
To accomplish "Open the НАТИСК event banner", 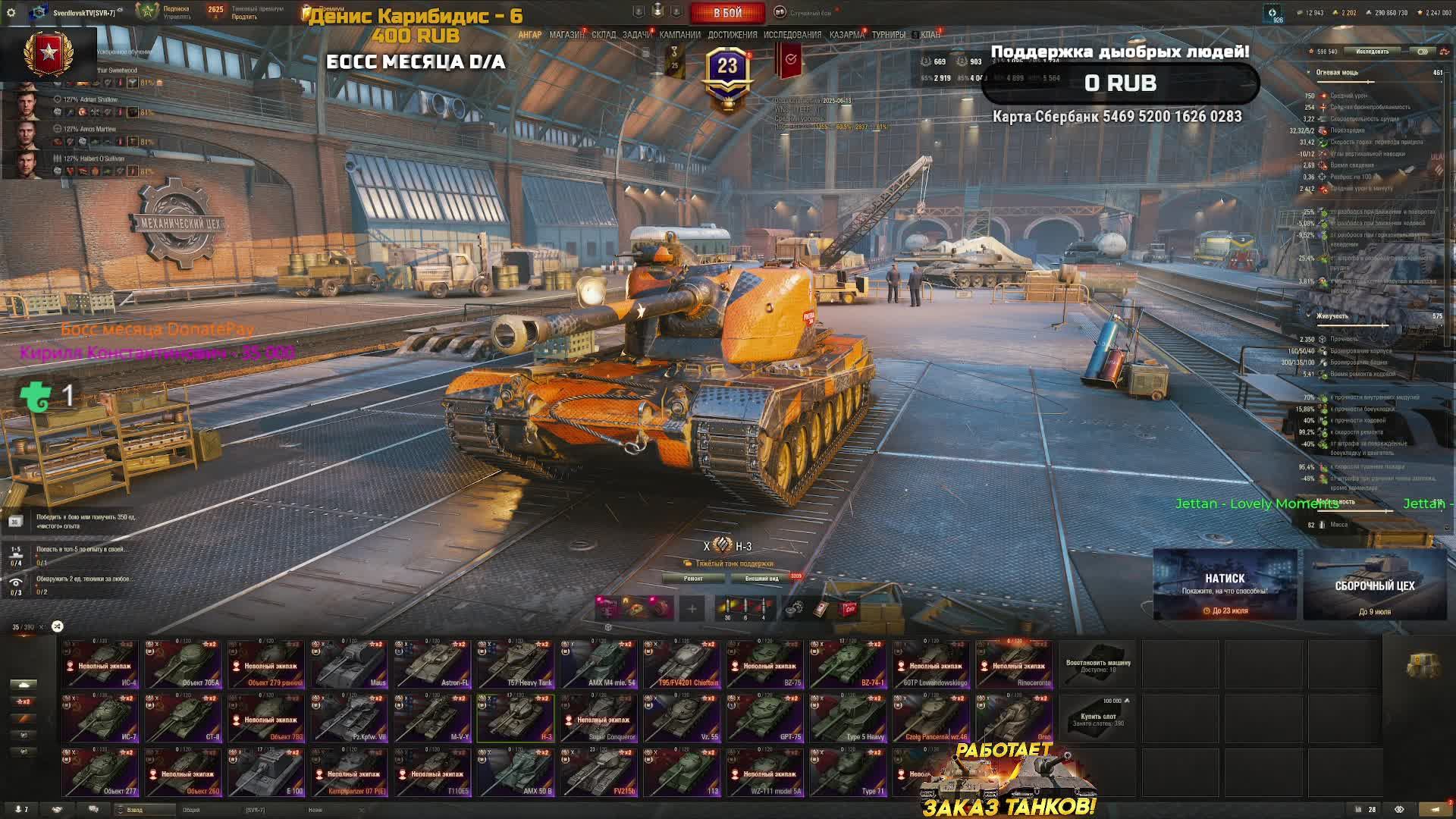I will [x=1225, y=585].
